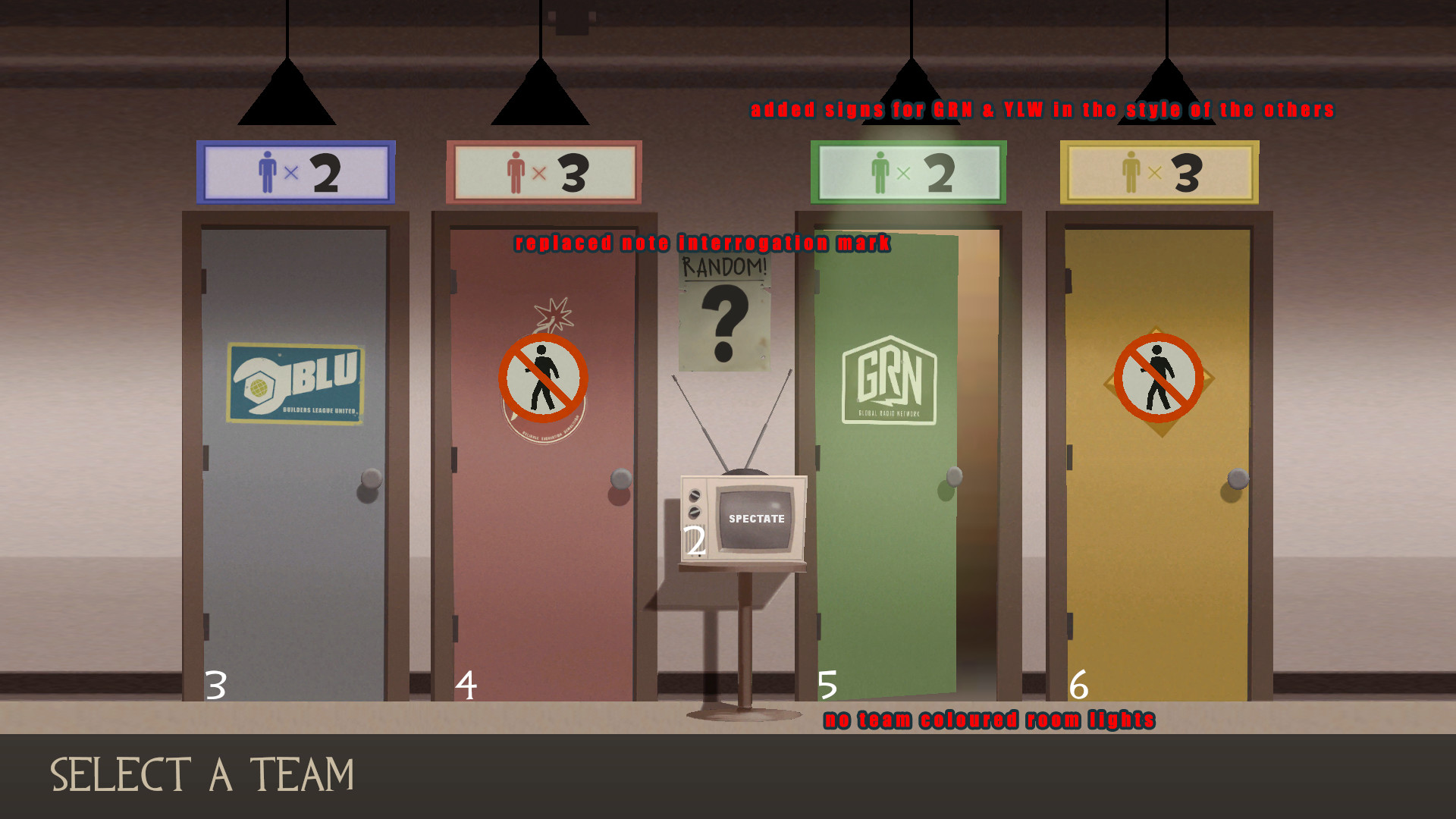Click the SELECT A TEAM title text
The height and width of the screenshot is (819, 1456).
pyautogui.click(x=201, y=771)
